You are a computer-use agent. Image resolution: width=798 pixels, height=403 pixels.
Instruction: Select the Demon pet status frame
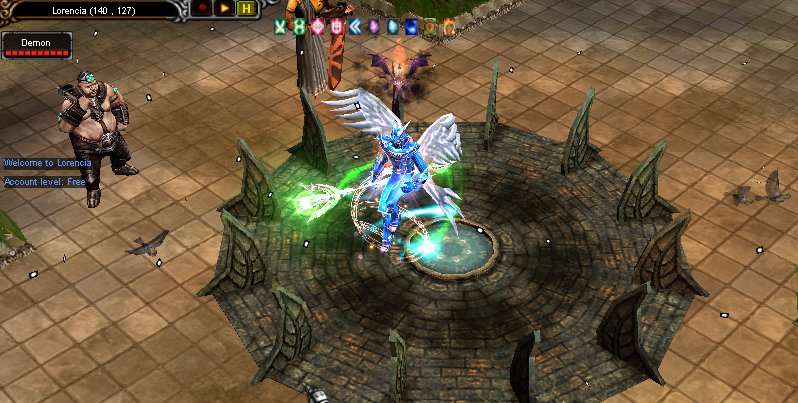37,45
